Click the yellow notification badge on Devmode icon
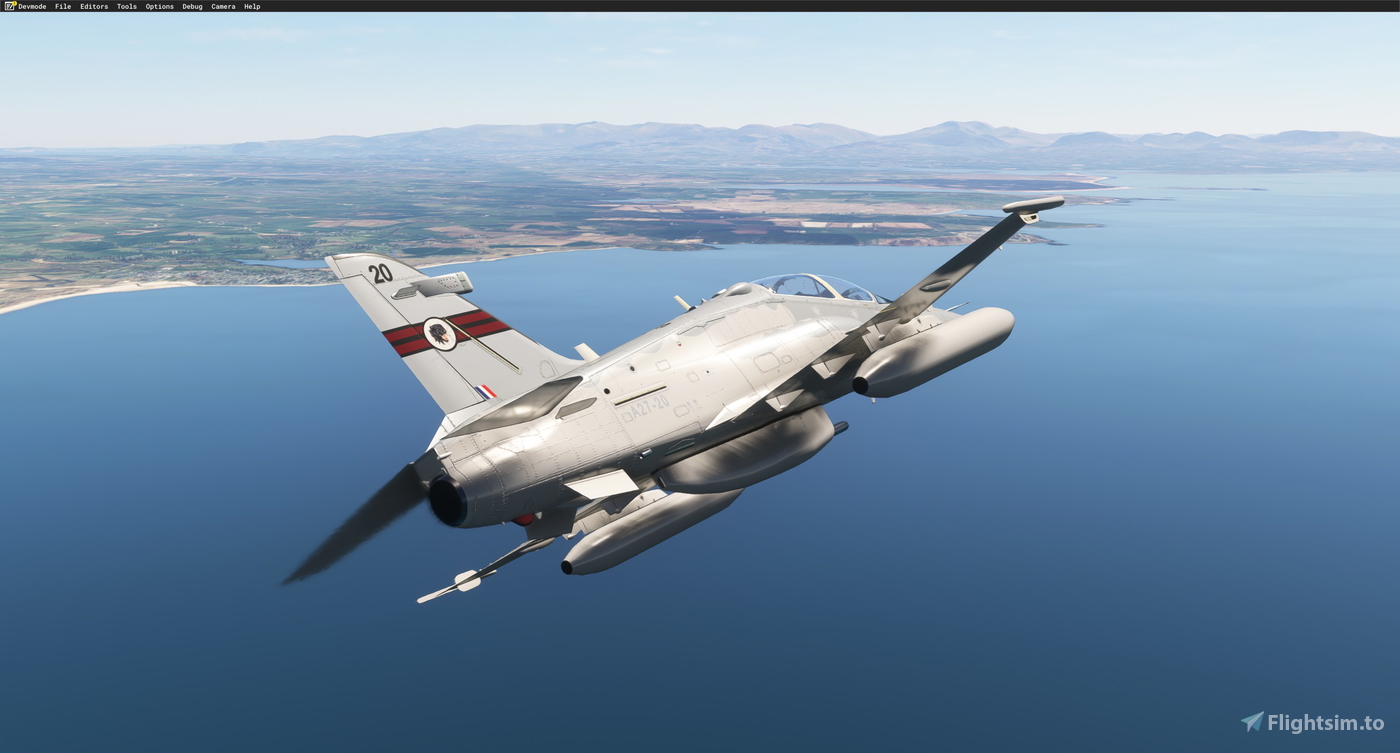This screenshot has height=753, width=1400. 13,2
